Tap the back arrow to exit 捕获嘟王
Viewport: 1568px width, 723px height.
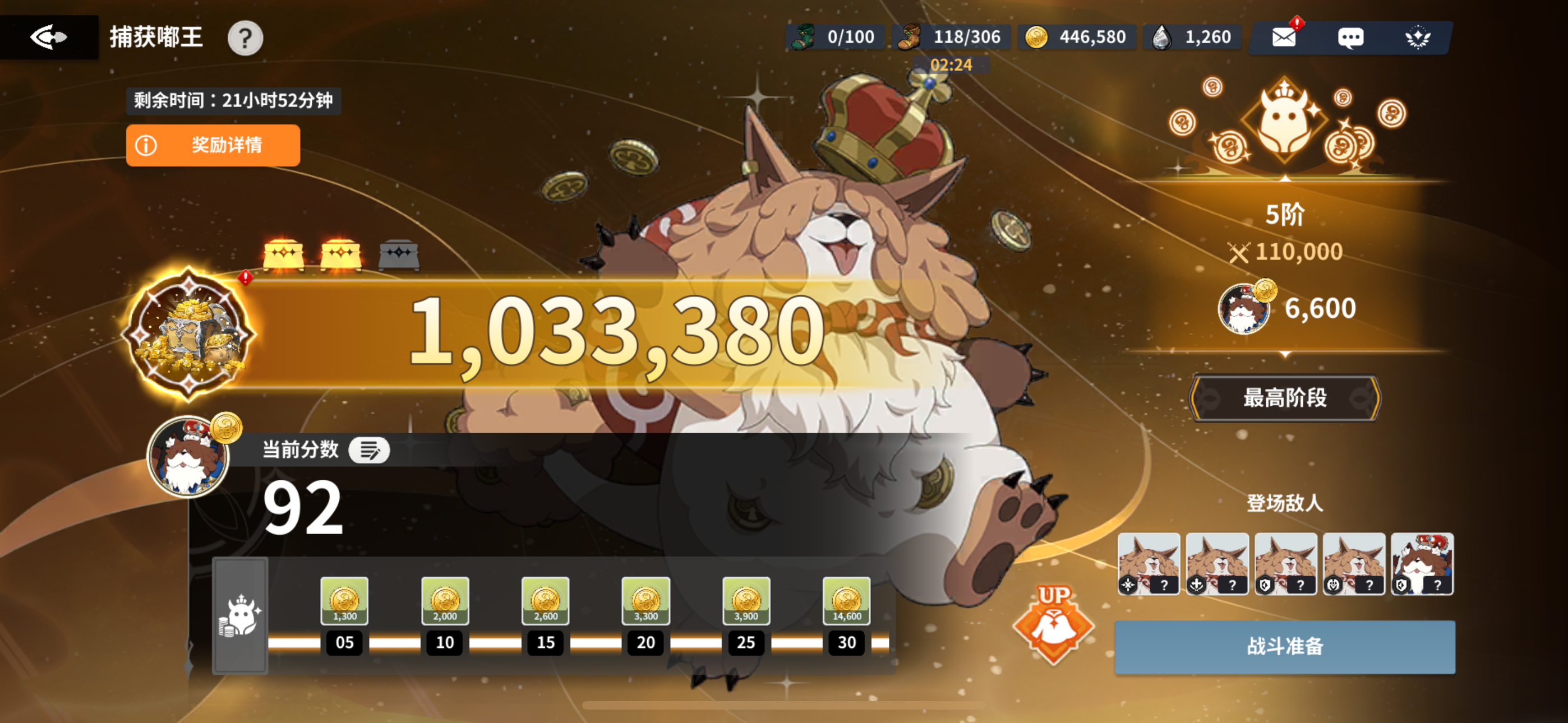click(49, 36)
